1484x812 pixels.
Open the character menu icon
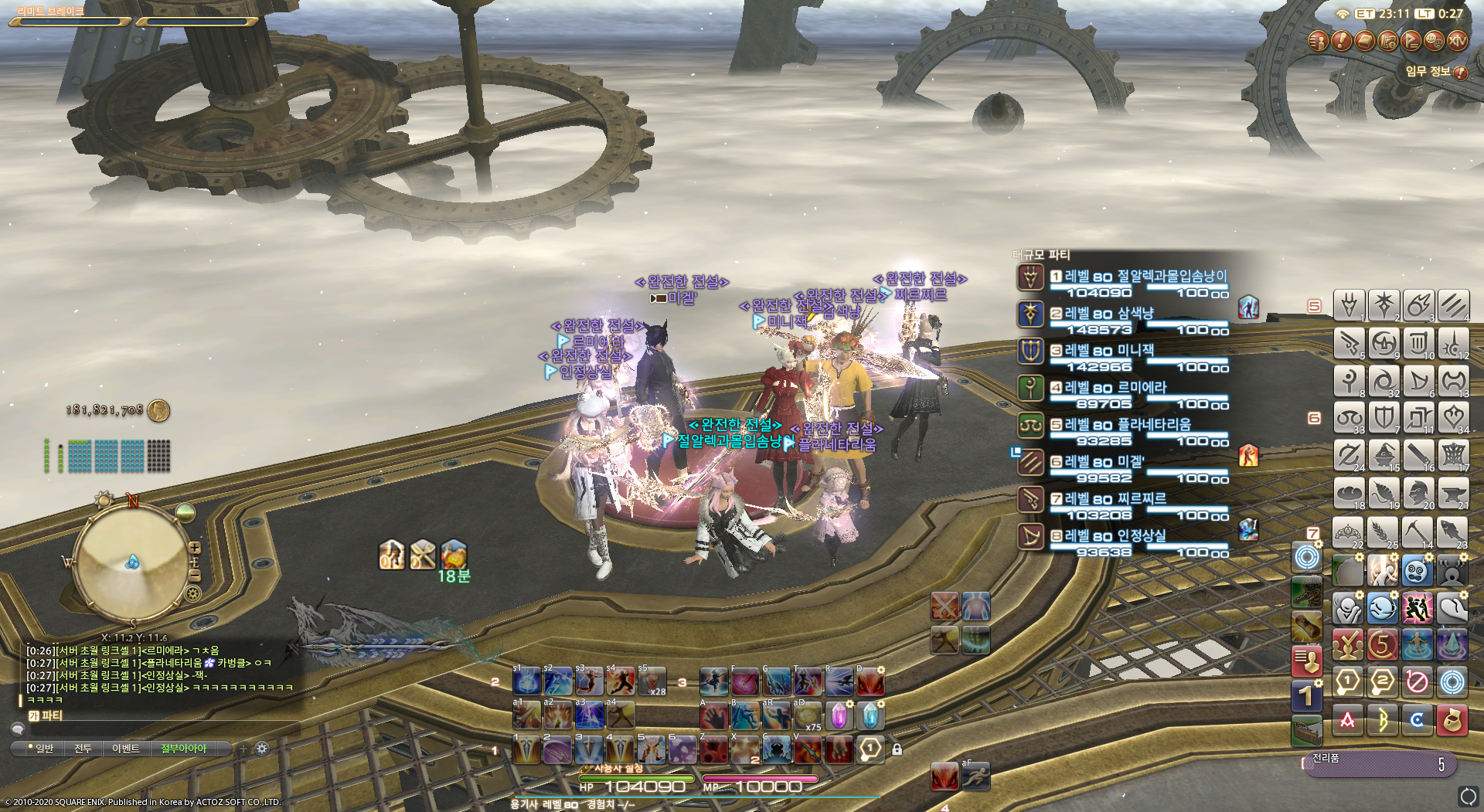click(1318, 40)
